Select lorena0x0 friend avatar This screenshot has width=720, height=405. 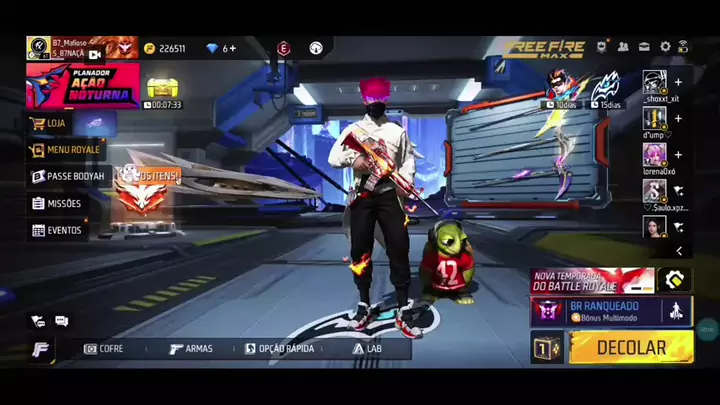[655, 154]
